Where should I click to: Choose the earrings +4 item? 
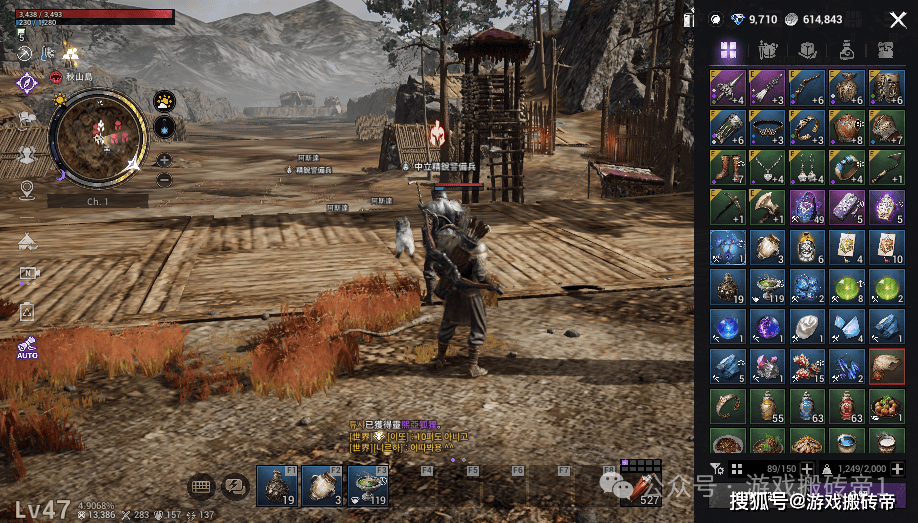click(806, 167)
